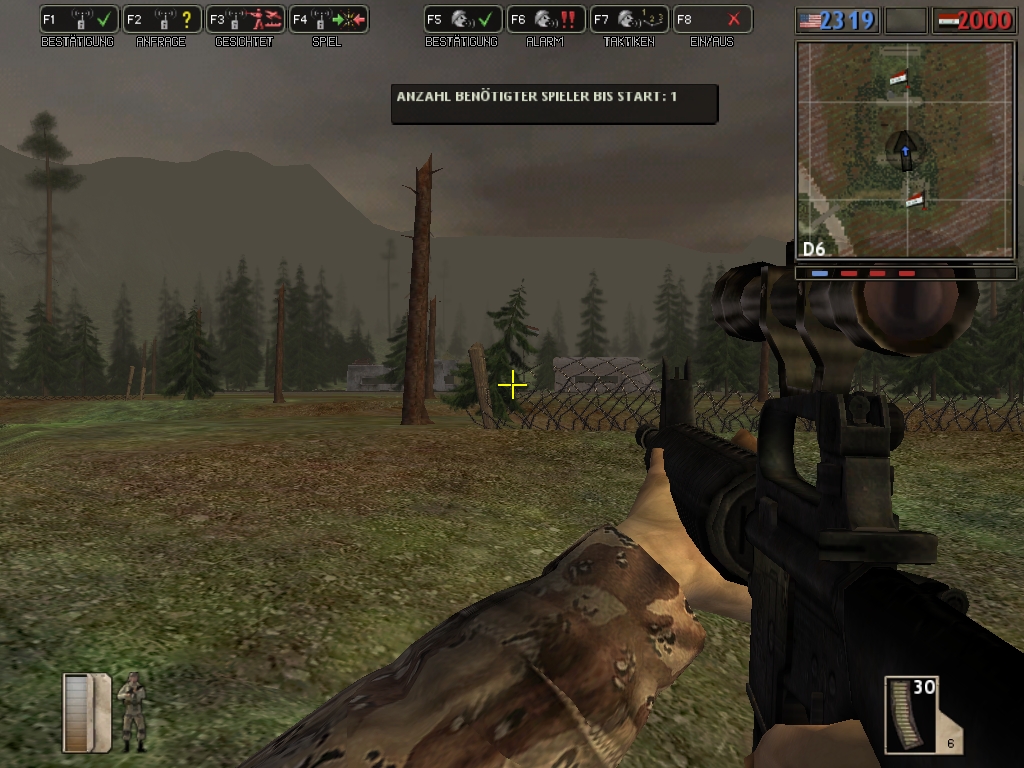Open the F1 Bestätigung radio menu
Viewport: 1024px width, 768px height.
coord(79,19)
